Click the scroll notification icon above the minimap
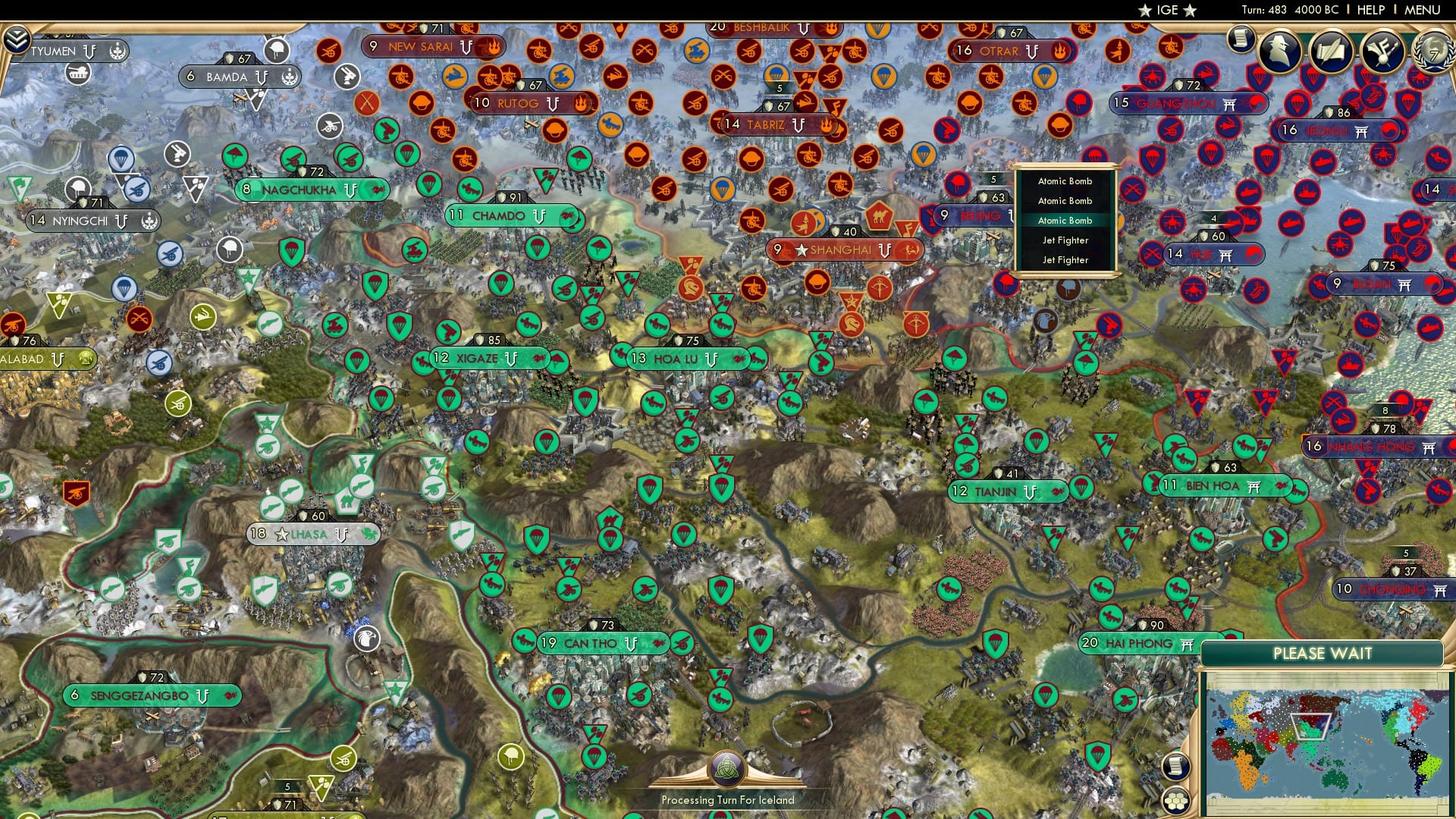The height and width of the screenshot is (819, 1456). 1177,765
